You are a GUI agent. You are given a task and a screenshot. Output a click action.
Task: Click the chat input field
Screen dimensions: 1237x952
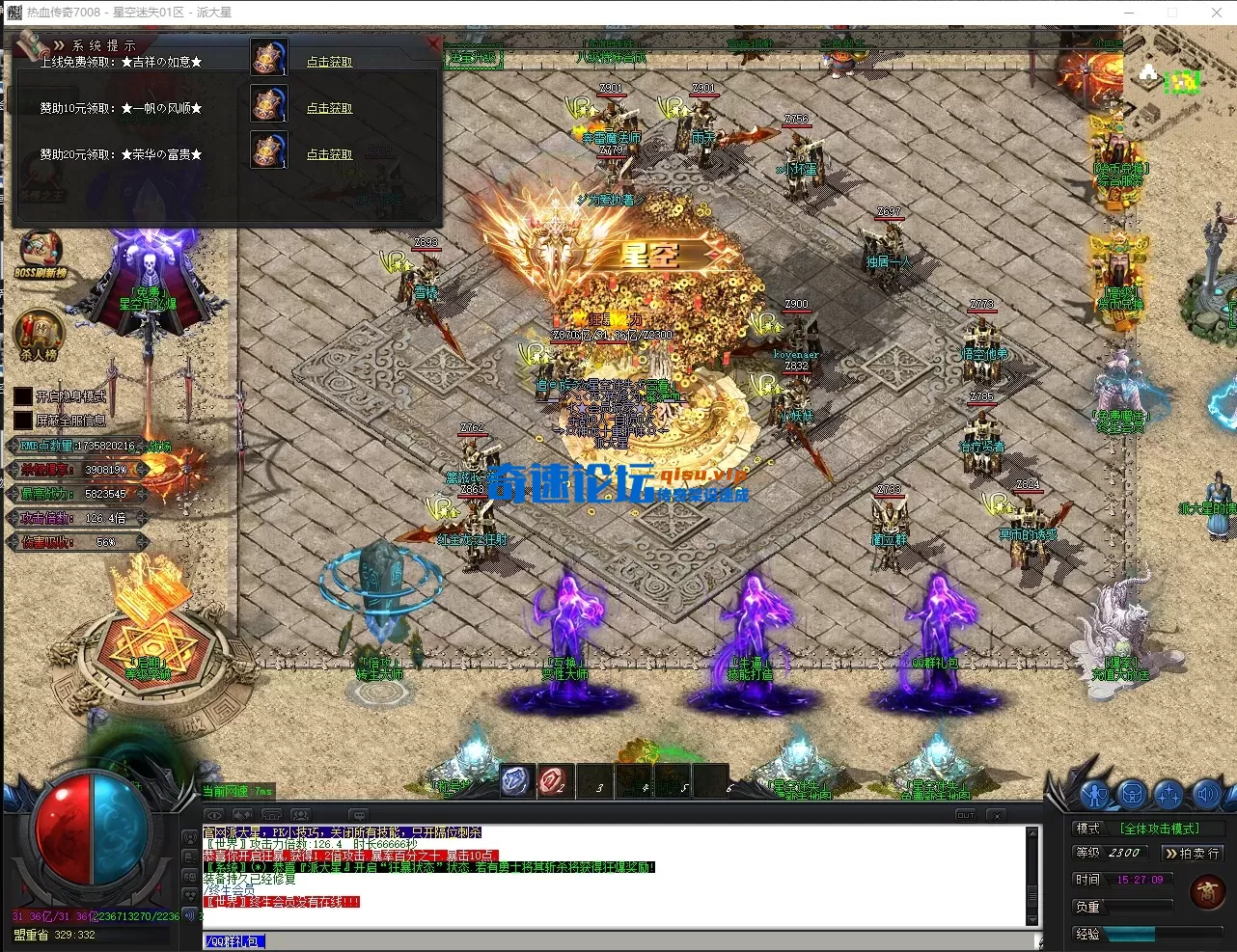coord(618,941)
